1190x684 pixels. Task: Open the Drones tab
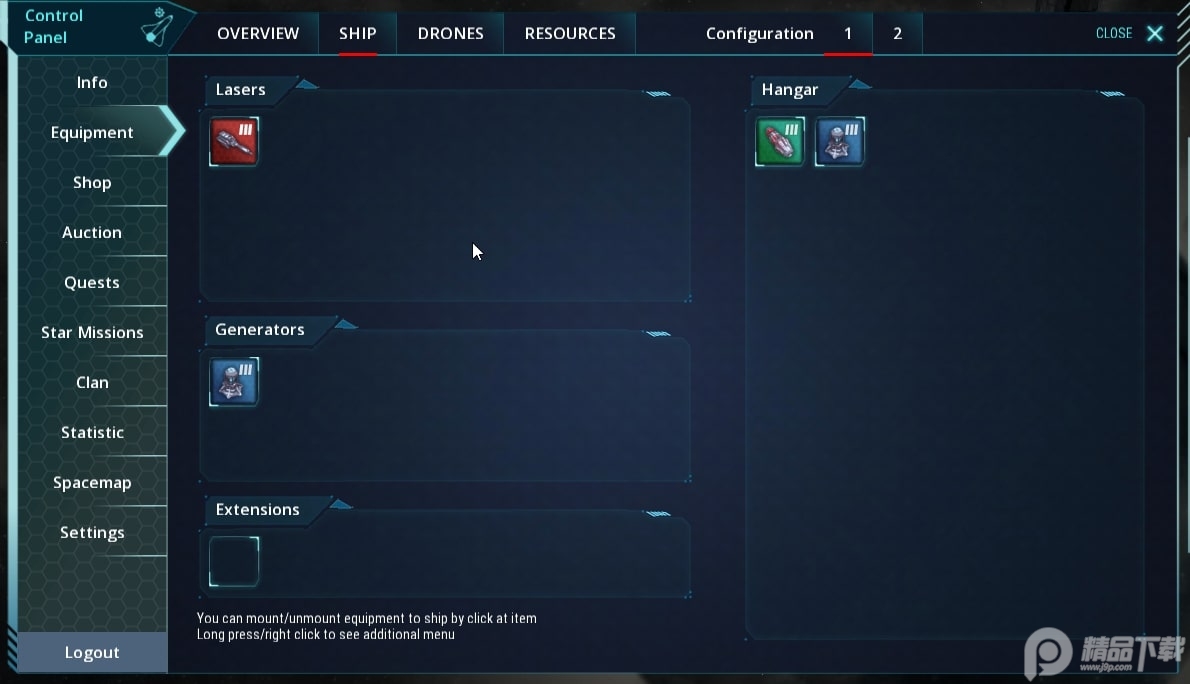click(450, 33)
